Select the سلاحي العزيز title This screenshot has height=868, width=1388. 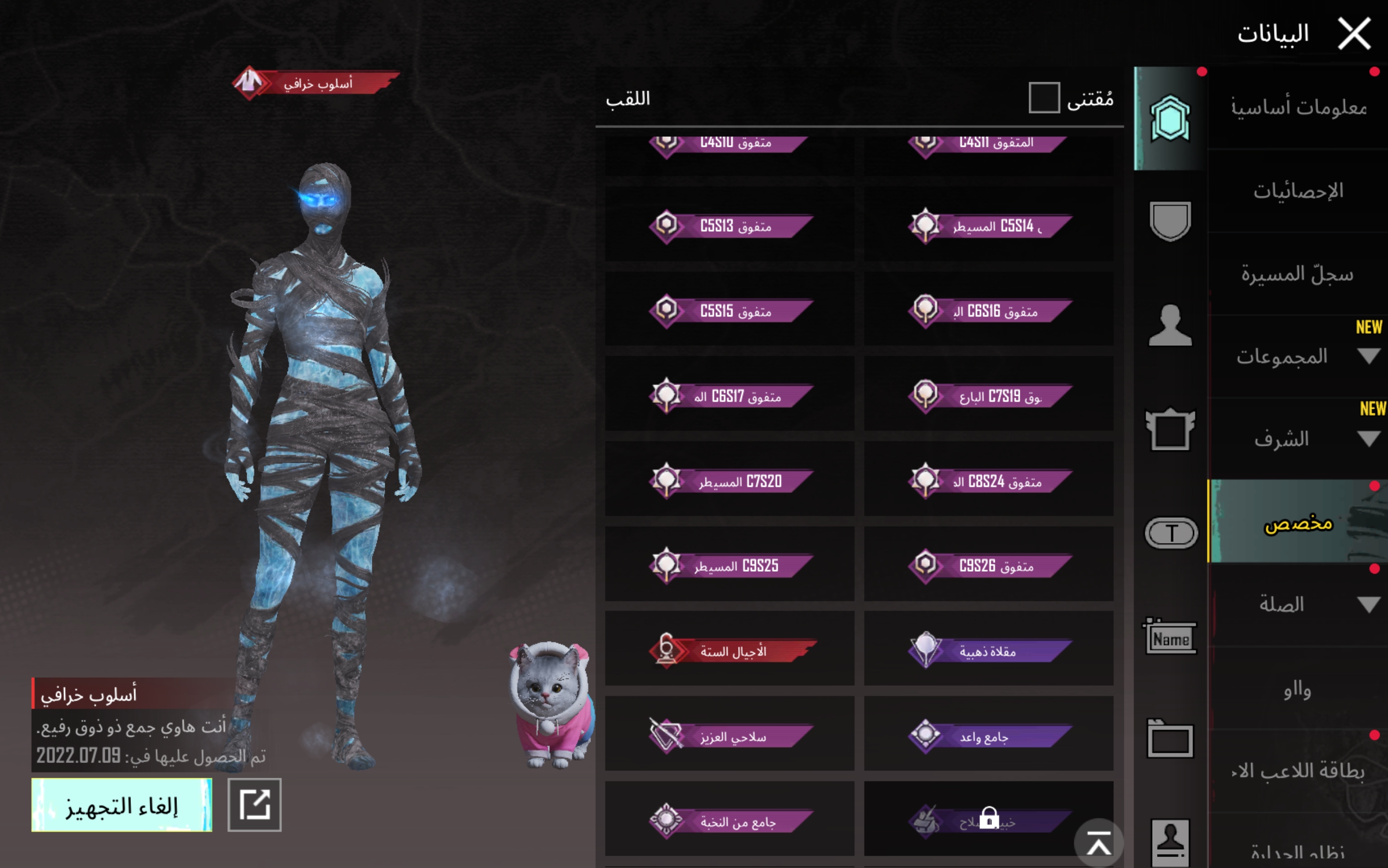729,735
